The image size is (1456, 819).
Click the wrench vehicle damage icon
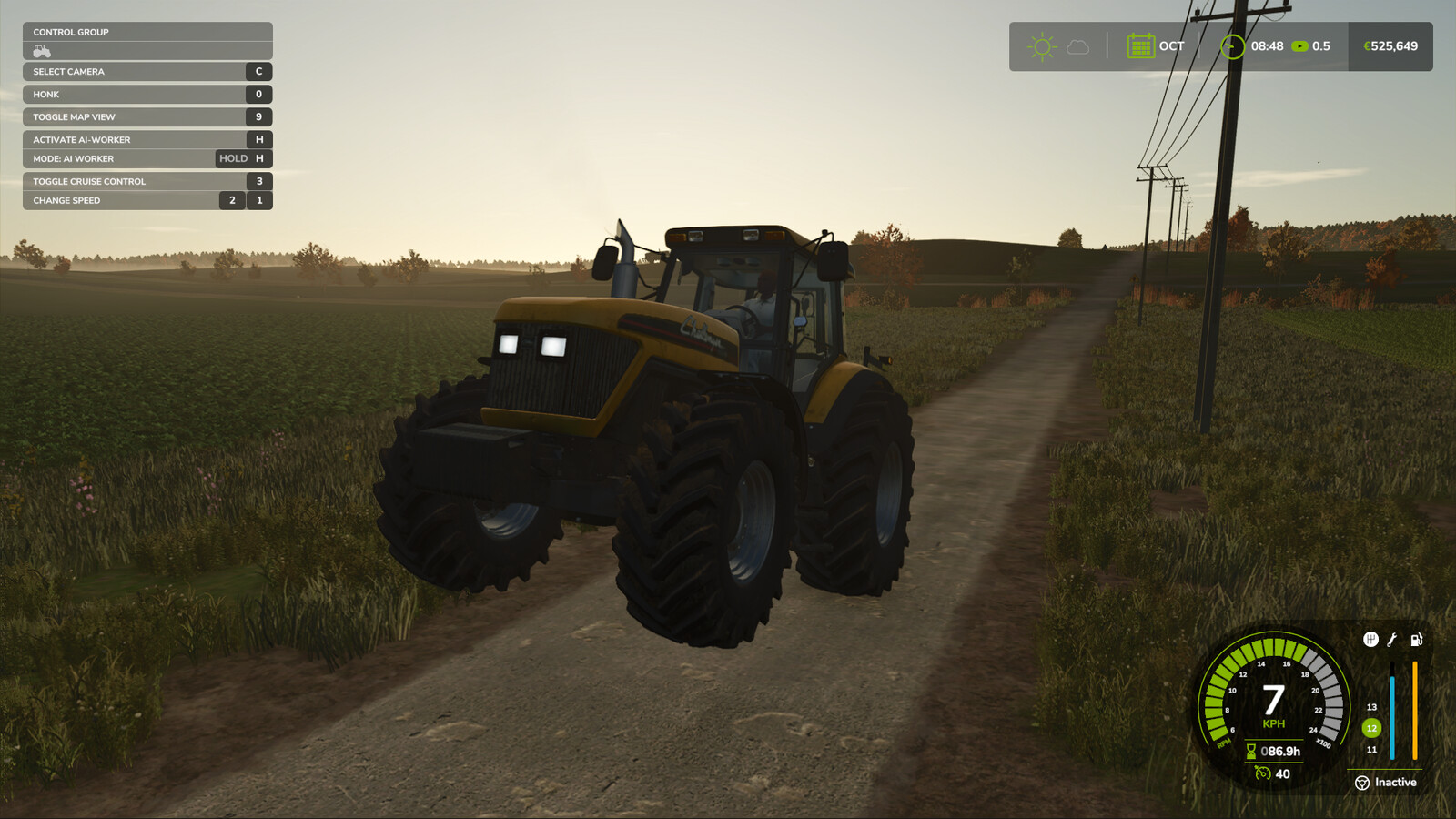point(1390,640)
